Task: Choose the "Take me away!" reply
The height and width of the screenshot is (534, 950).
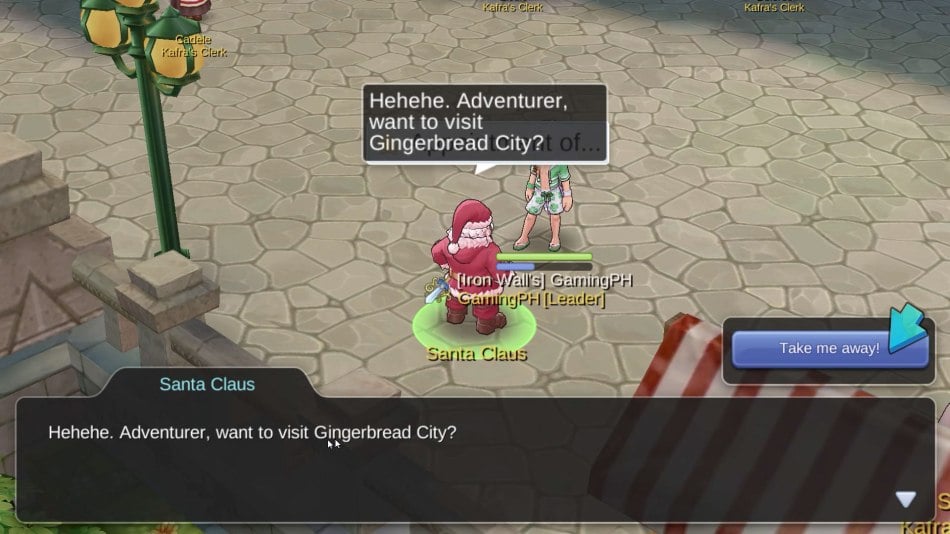Action: (x=829, y=349)
